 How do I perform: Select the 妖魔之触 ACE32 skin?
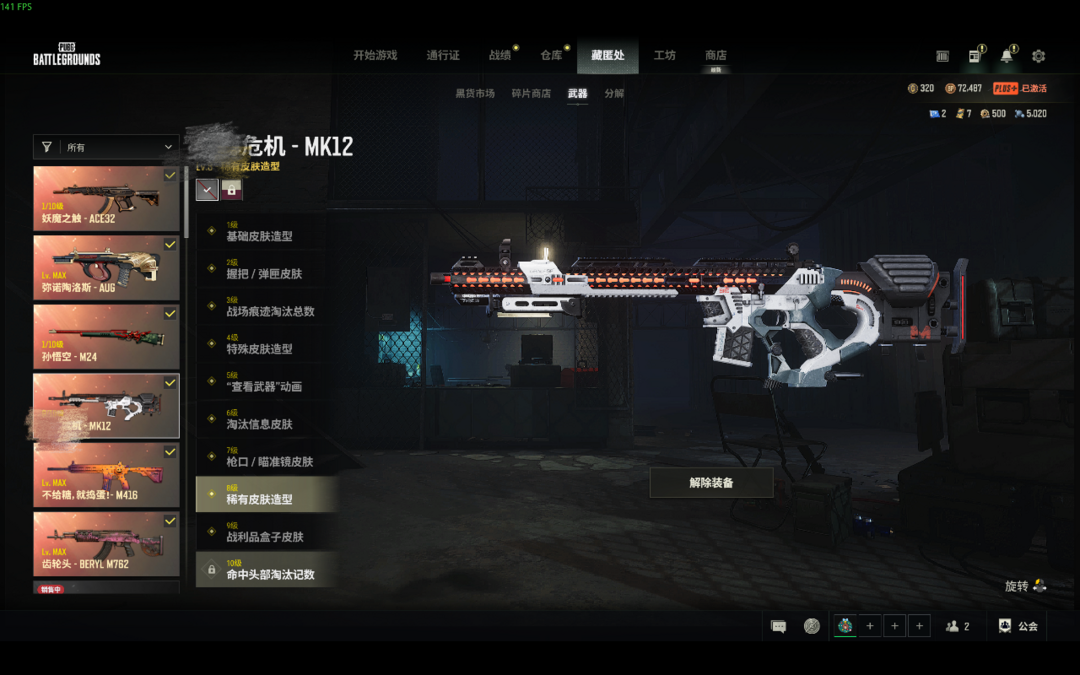[x=106, y=199]
